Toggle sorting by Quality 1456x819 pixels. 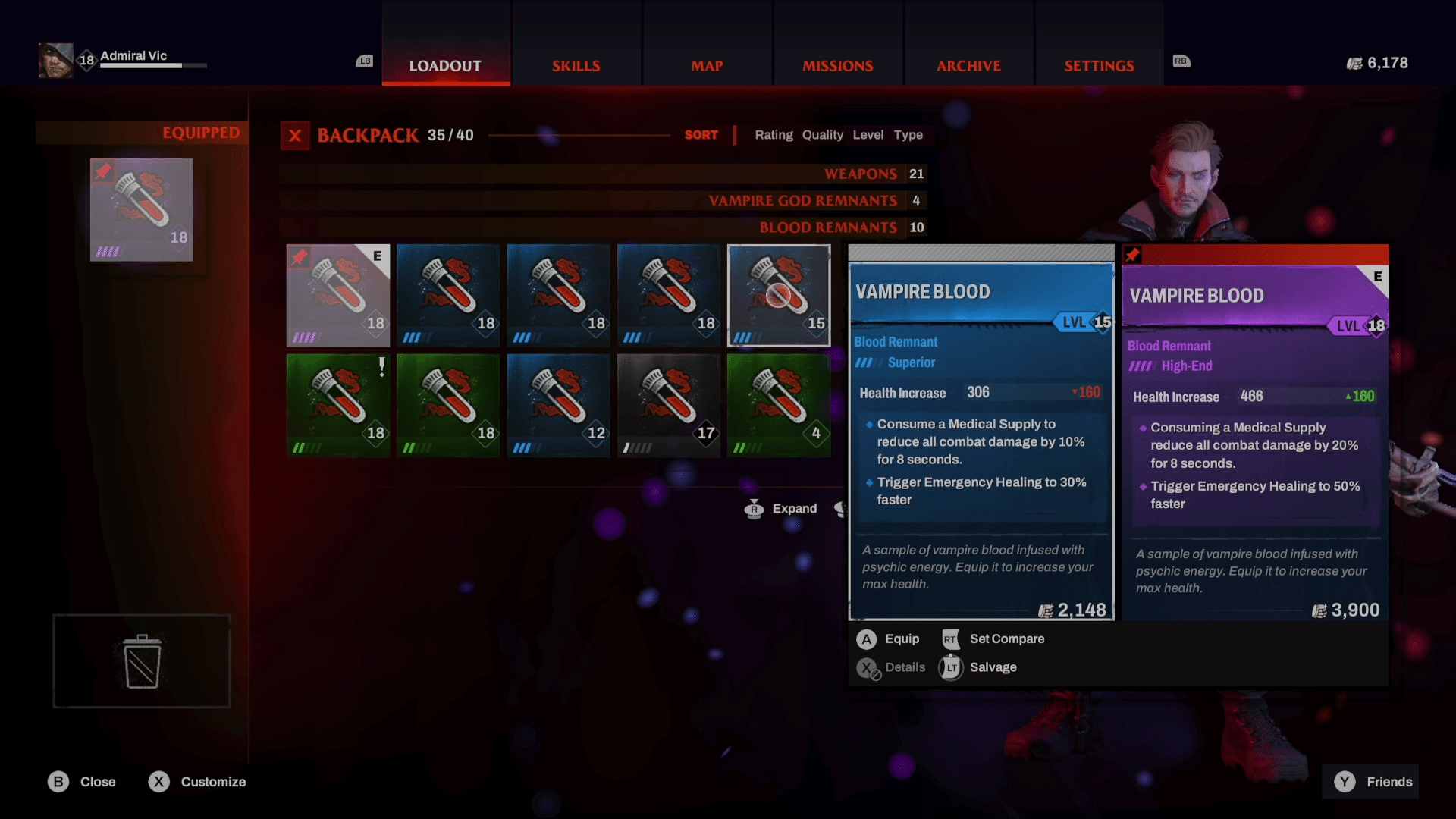[823, 135]
